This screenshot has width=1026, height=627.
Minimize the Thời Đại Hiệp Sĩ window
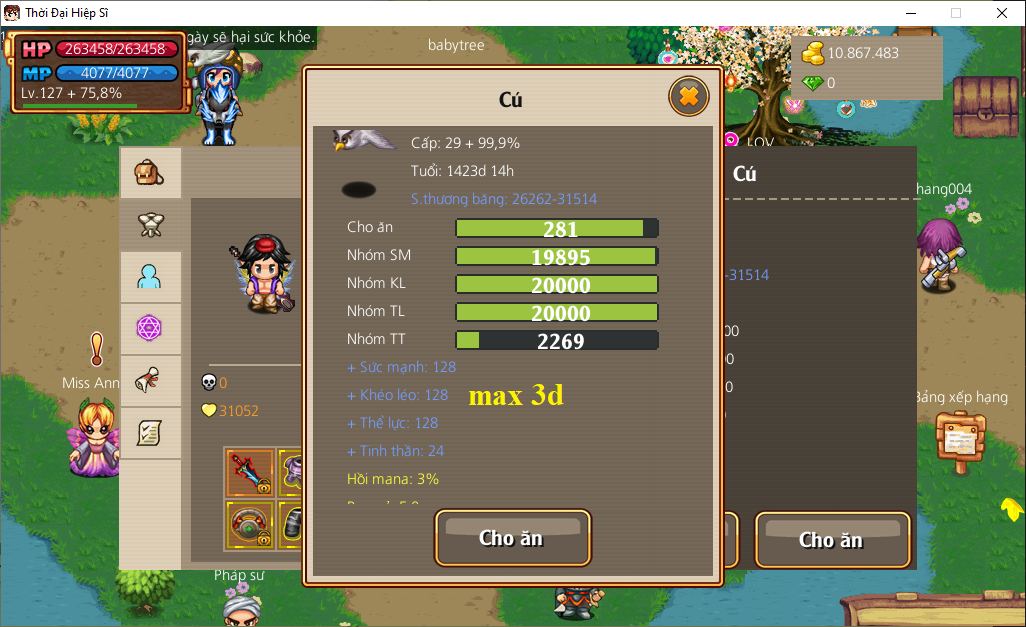[910, 13]
